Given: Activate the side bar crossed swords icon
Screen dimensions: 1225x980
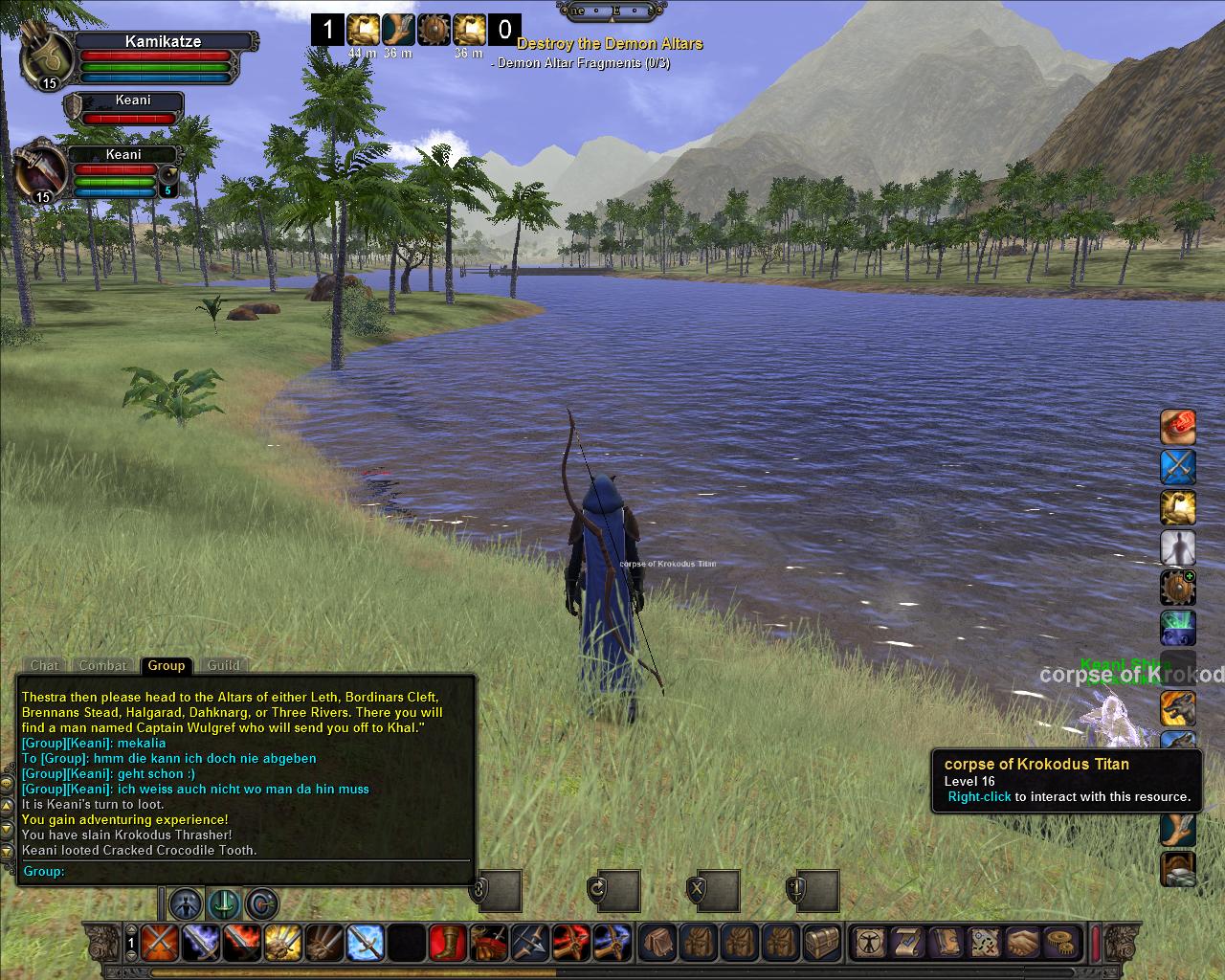Looking at the screenshot, I should pyautogui.click(x=1178, y=467).
